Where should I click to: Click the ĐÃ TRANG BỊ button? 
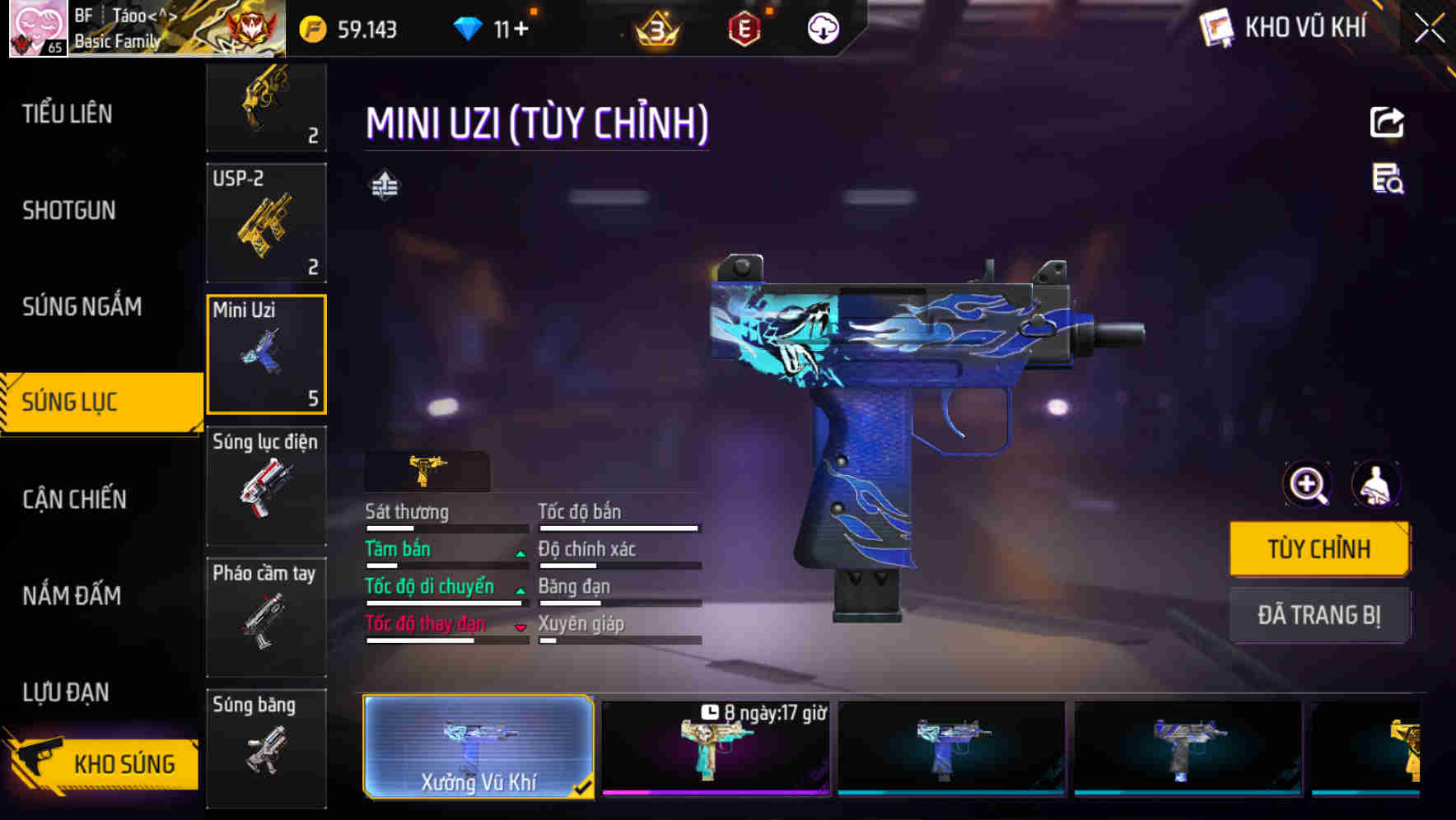pyautogui.click(x=1318, y=615)
